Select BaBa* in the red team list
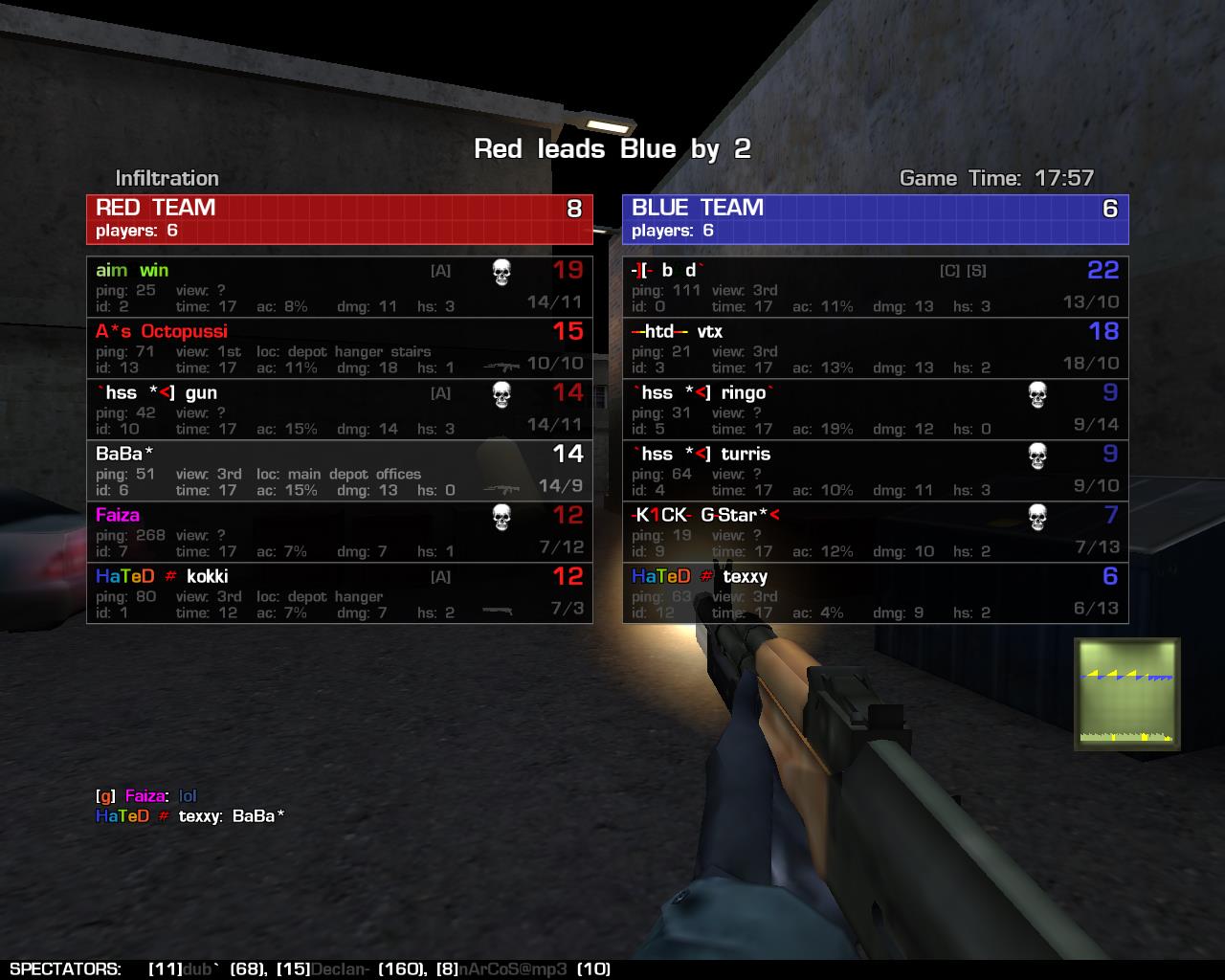Screen dimensions: 1225x980 339,471
